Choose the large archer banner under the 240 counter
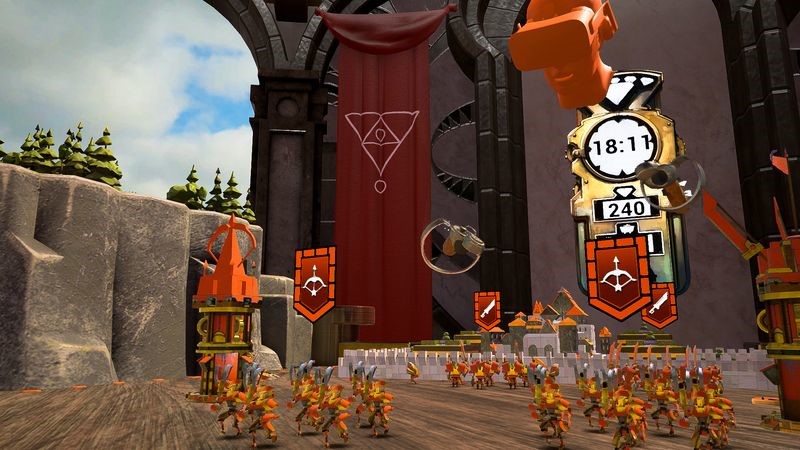 click(x=618, y=274)
